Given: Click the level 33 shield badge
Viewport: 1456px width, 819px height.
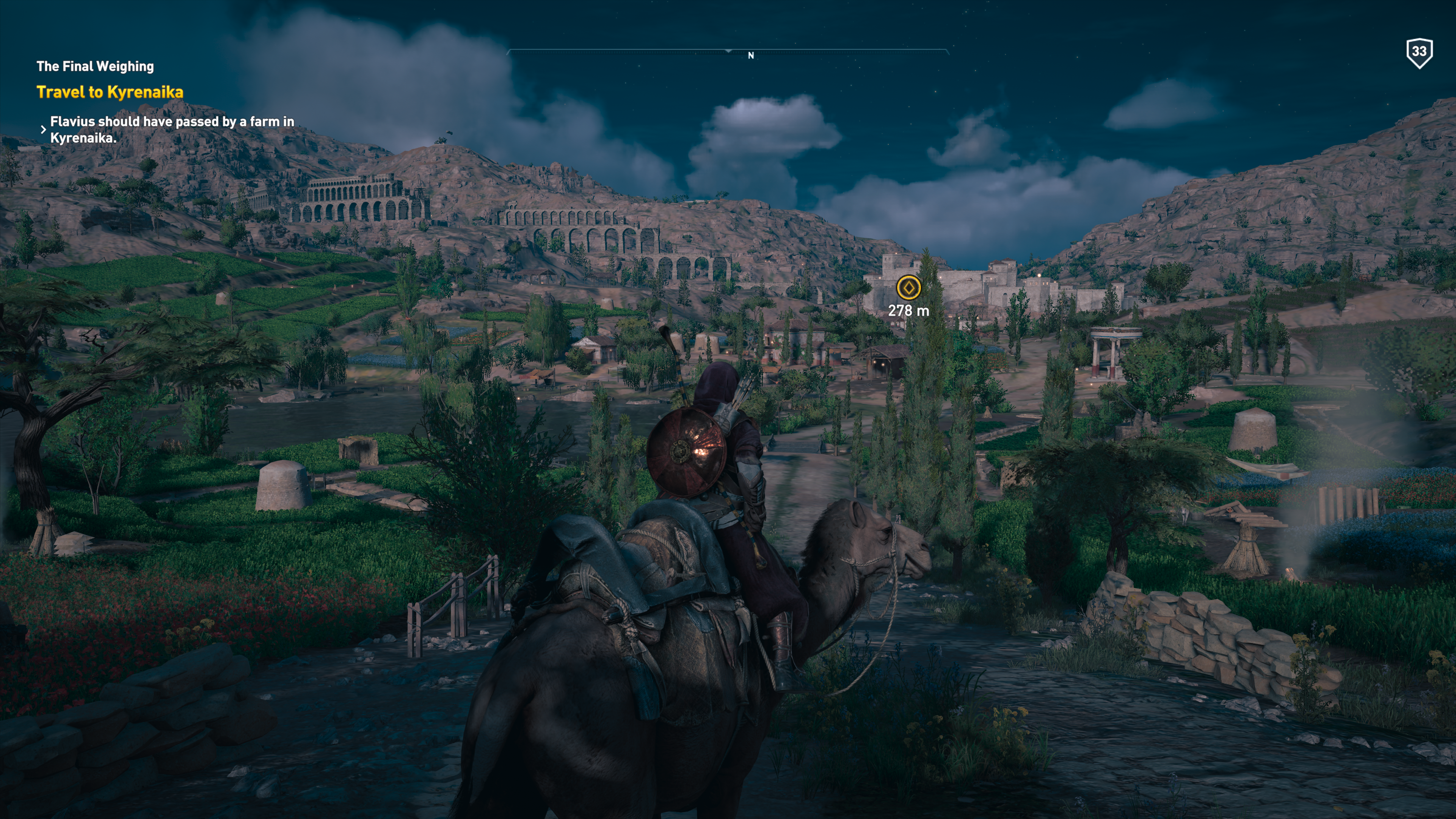Looking at the screenshot, I should pos(1419,53).
